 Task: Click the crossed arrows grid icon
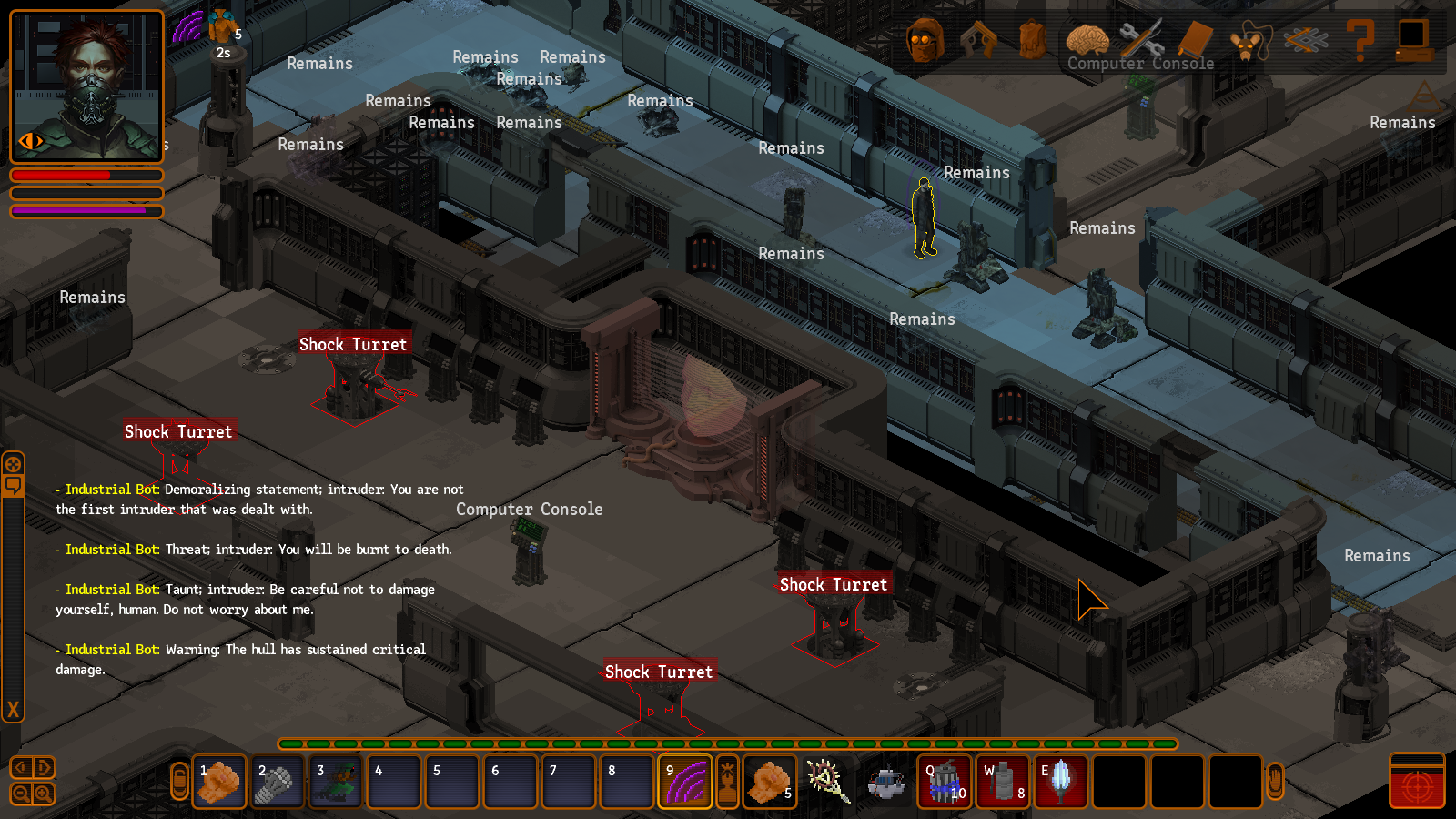coord(1305,40)
